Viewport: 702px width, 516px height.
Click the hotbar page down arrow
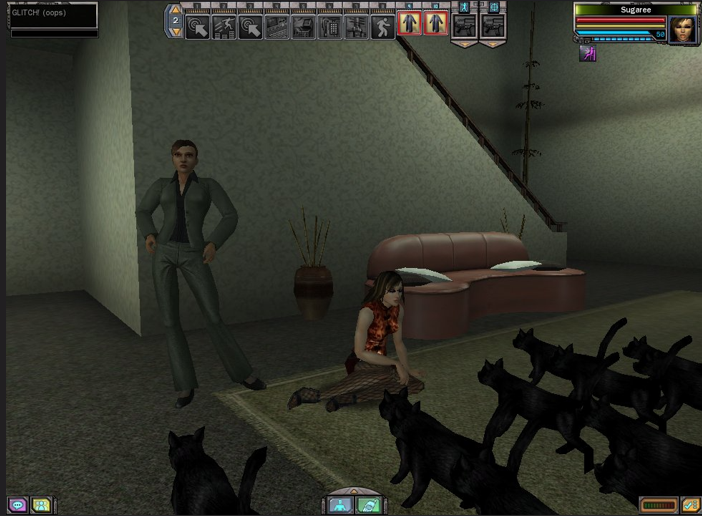coord(176,32)
